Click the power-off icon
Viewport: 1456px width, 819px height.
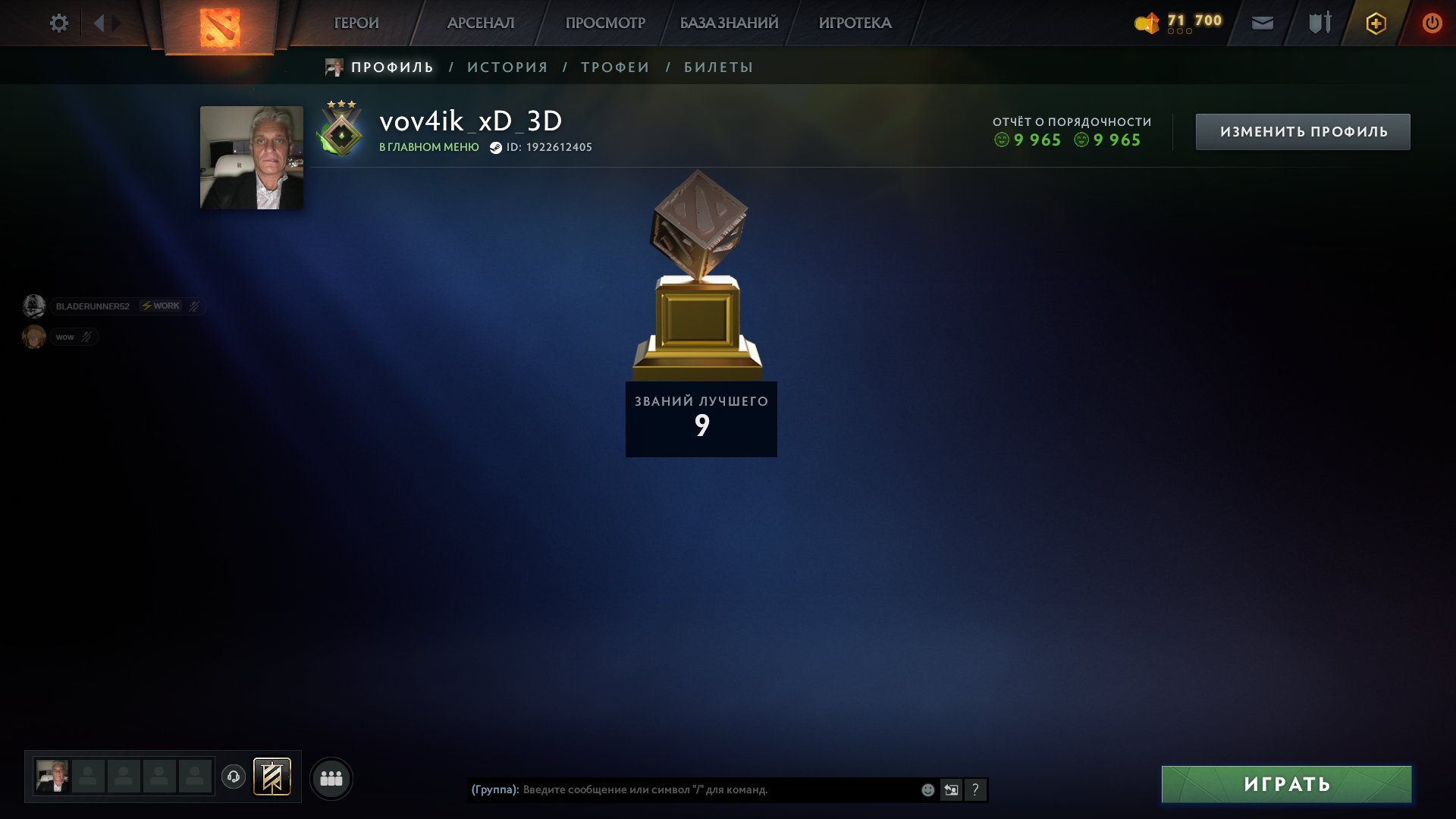pos(1432,23)
